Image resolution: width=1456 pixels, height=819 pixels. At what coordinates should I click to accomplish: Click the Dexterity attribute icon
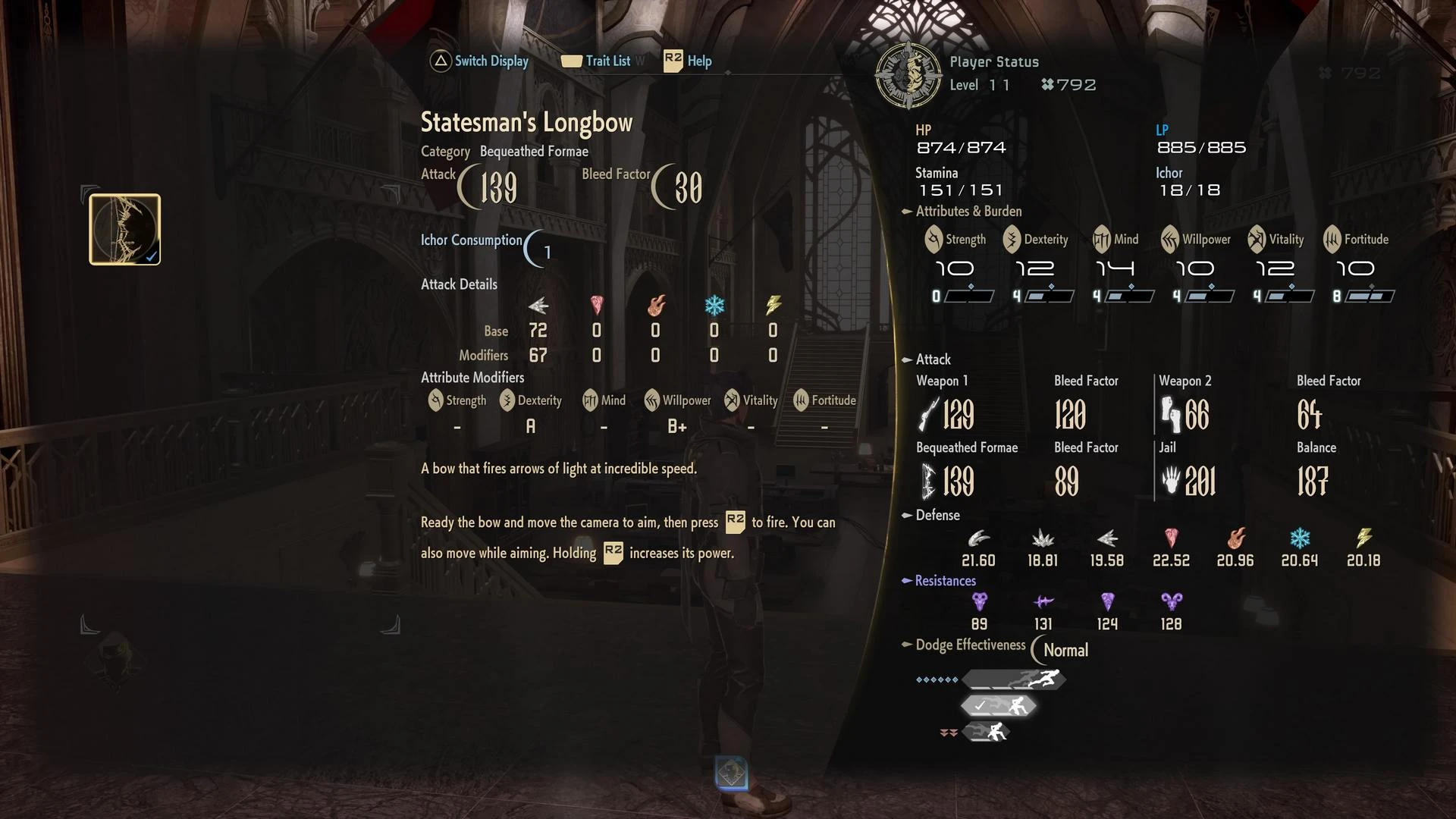point(1013,239)
